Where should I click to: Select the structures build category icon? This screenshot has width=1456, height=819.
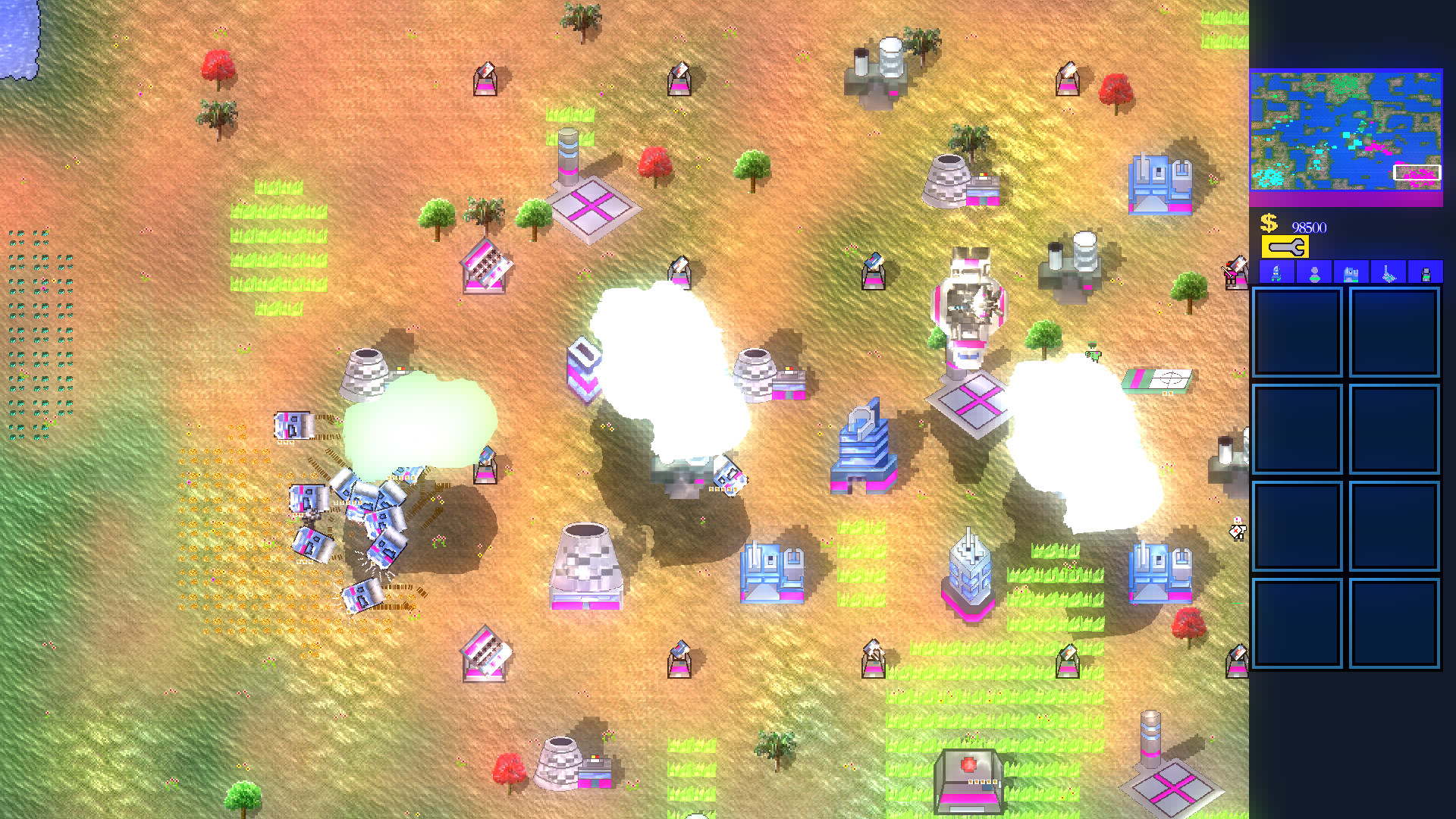[x=1351, y=271]
